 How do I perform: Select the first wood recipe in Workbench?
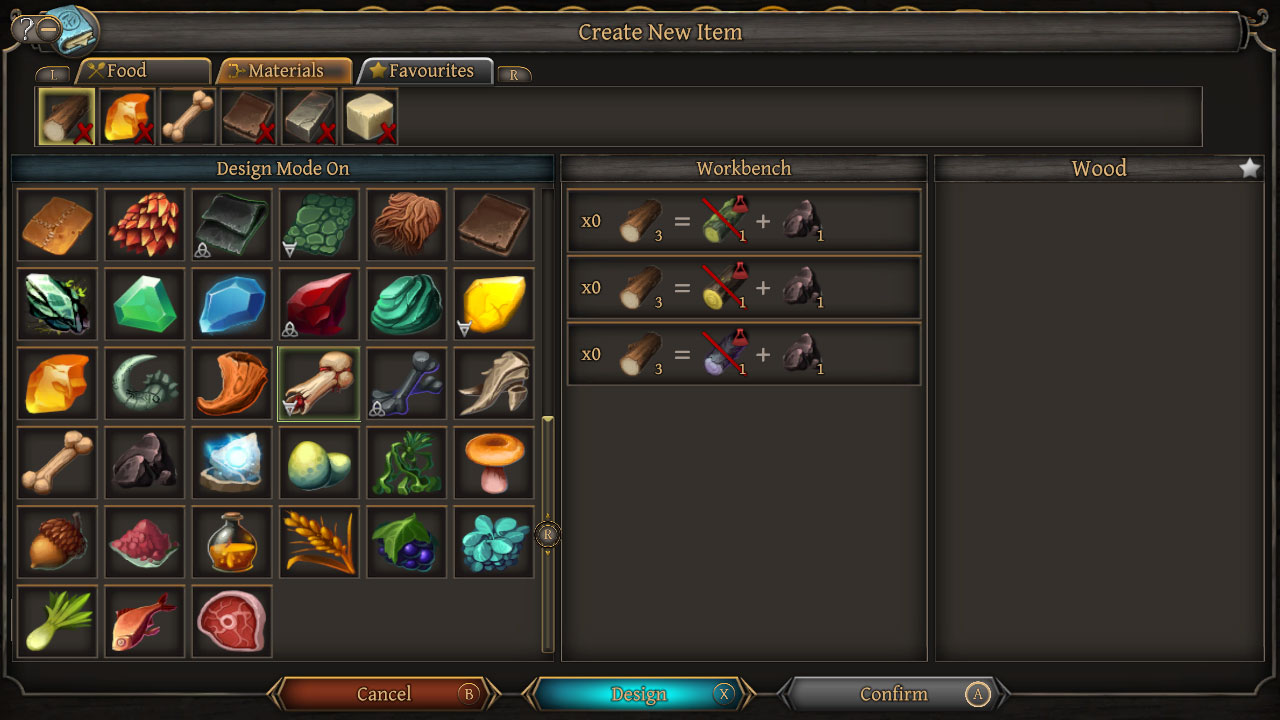744,221
